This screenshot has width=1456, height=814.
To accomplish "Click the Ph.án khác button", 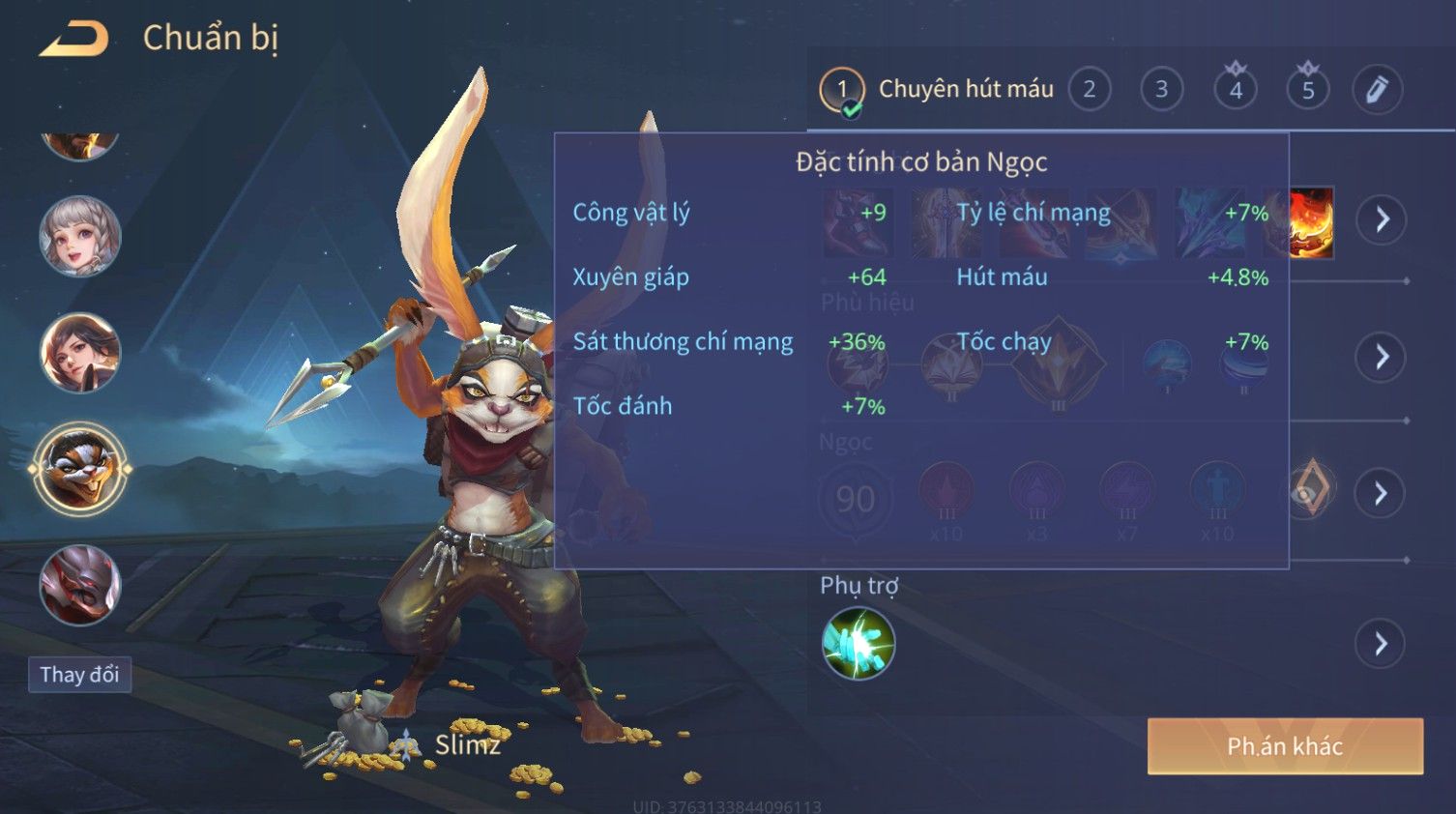I will coord(1285,746).
